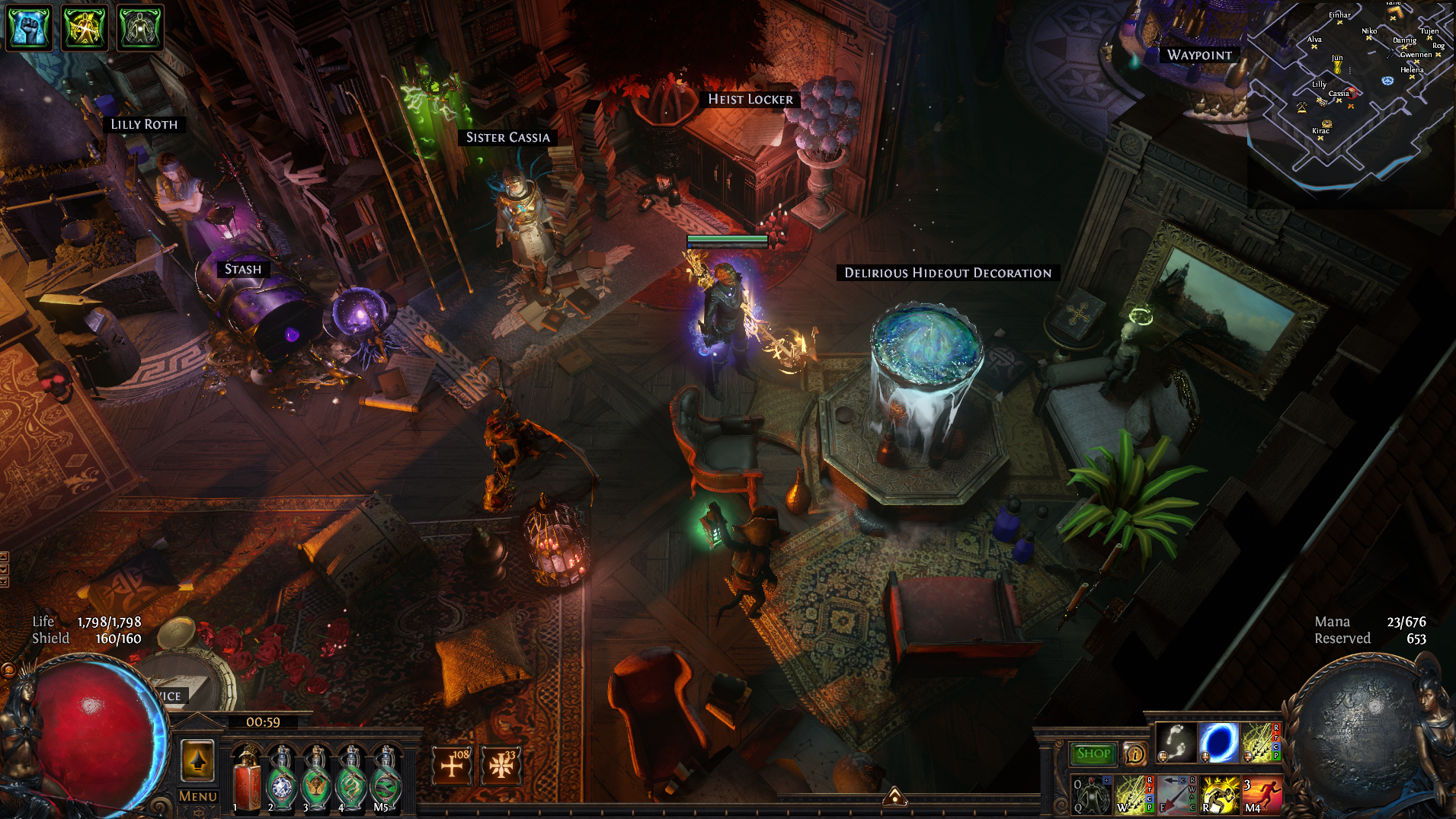Select the glowing figure skill bound to Q
Viewport: 1456px width, 819px height.
coord(1091,795)
